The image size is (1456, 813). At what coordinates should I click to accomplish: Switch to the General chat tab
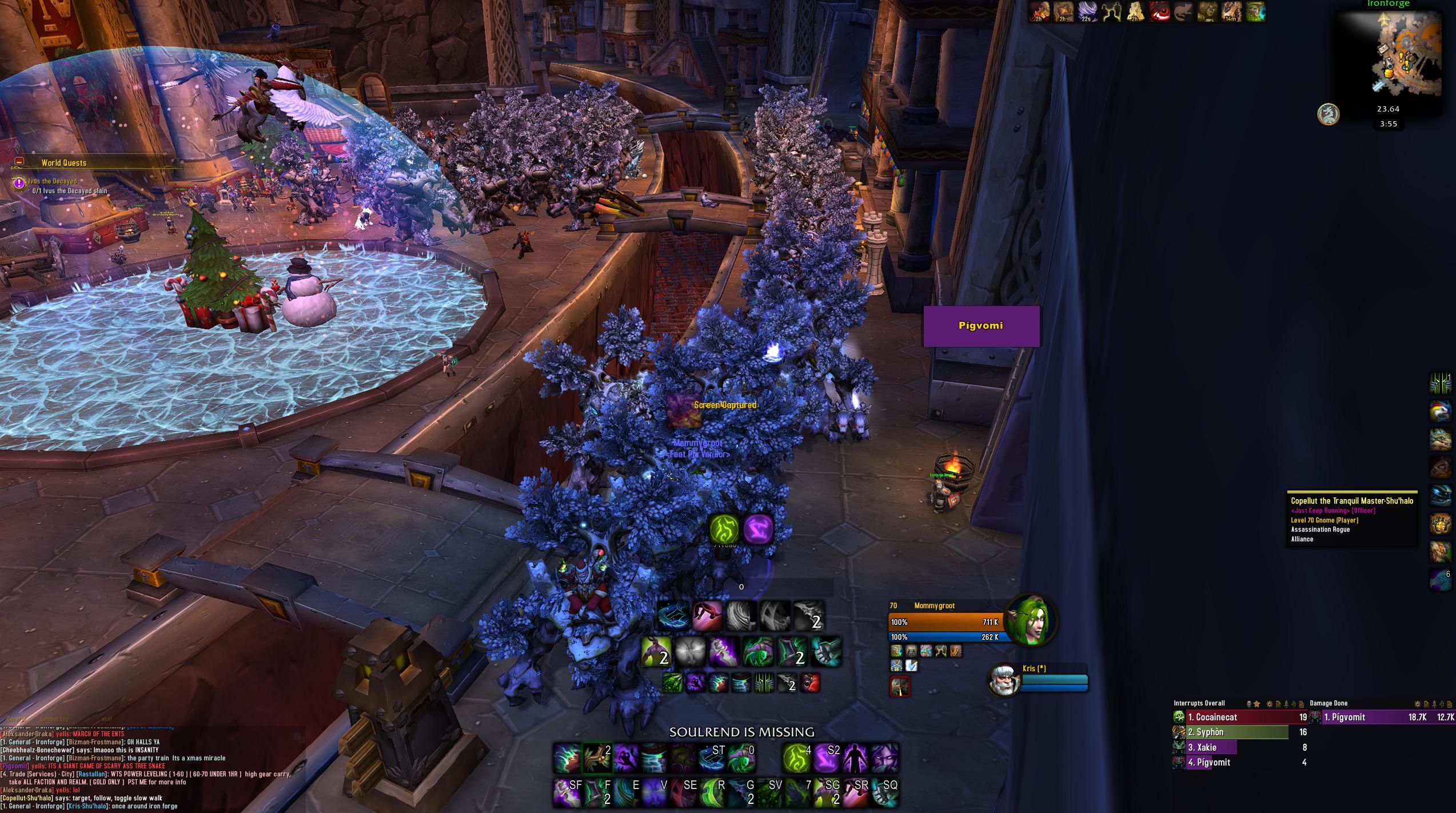16,719
